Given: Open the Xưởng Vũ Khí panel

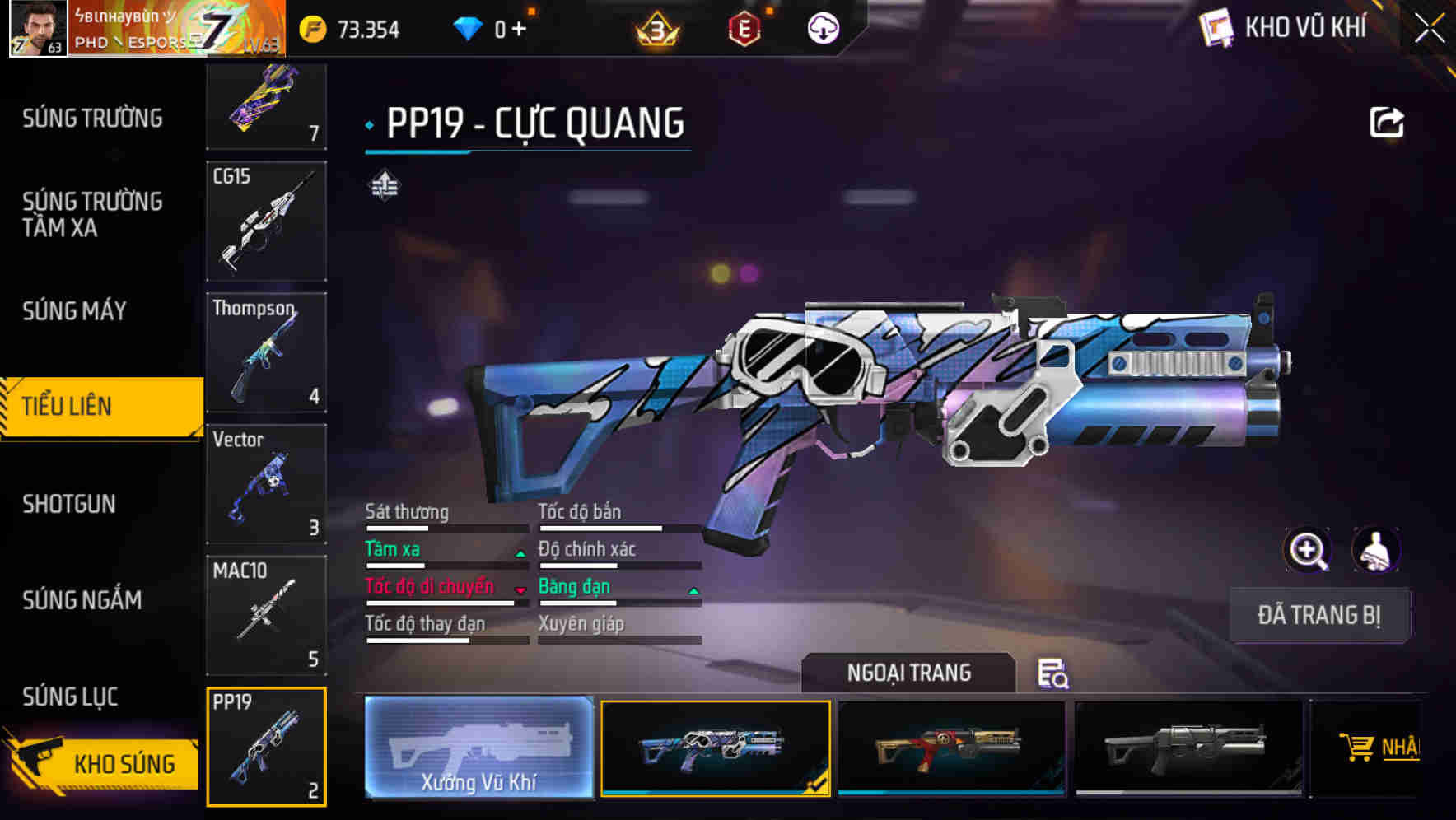Looking at the screenshot, I should (479, 749).
